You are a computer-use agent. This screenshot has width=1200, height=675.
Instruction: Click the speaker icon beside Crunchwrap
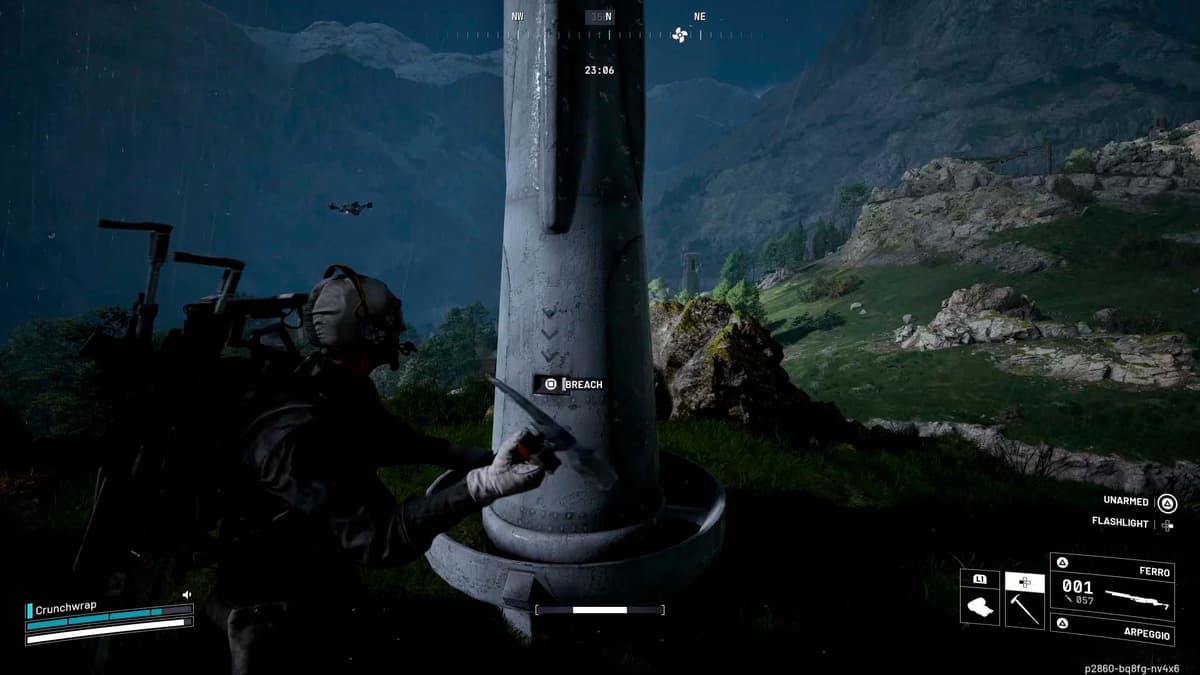[x=186, y=595]
